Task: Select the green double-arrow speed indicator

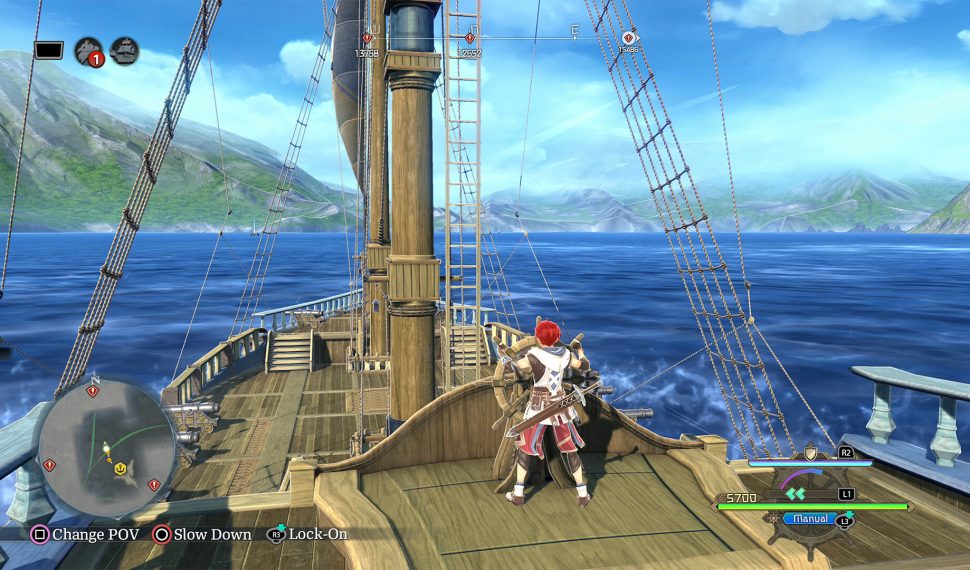Action: coord(795,493)
